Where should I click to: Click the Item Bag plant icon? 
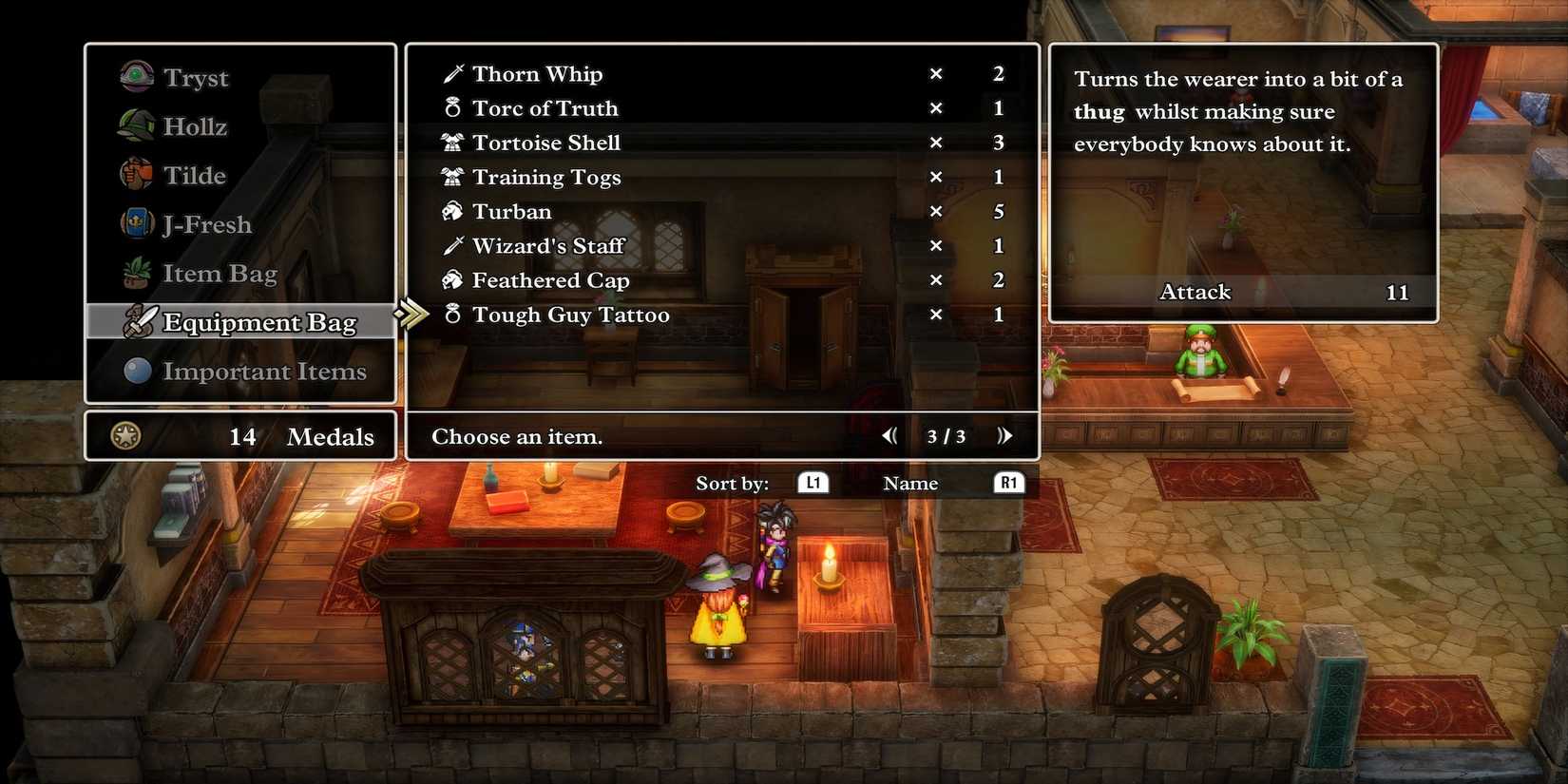(137, 273)
